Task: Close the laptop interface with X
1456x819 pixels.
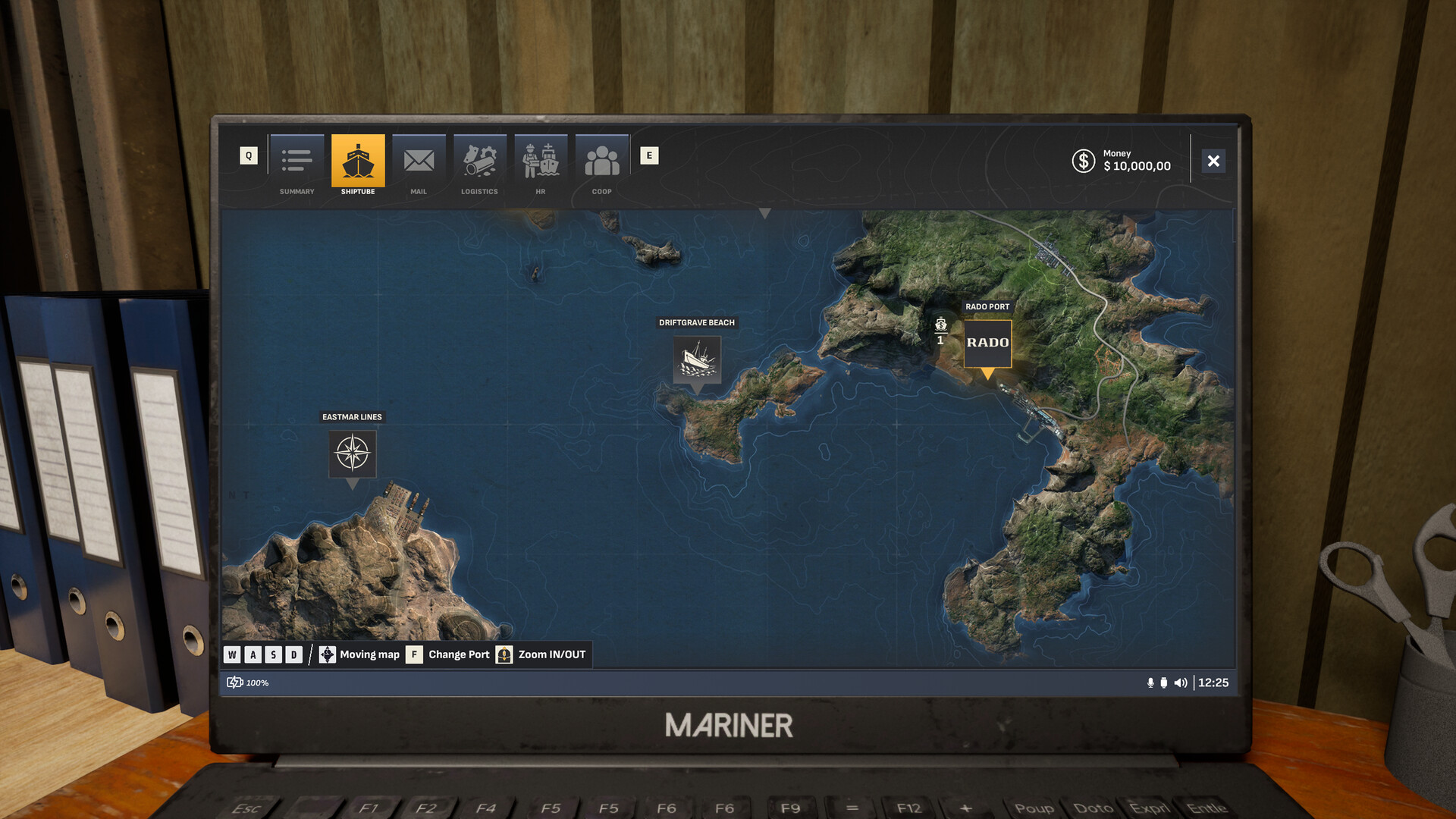Action: coord(1213,161)
